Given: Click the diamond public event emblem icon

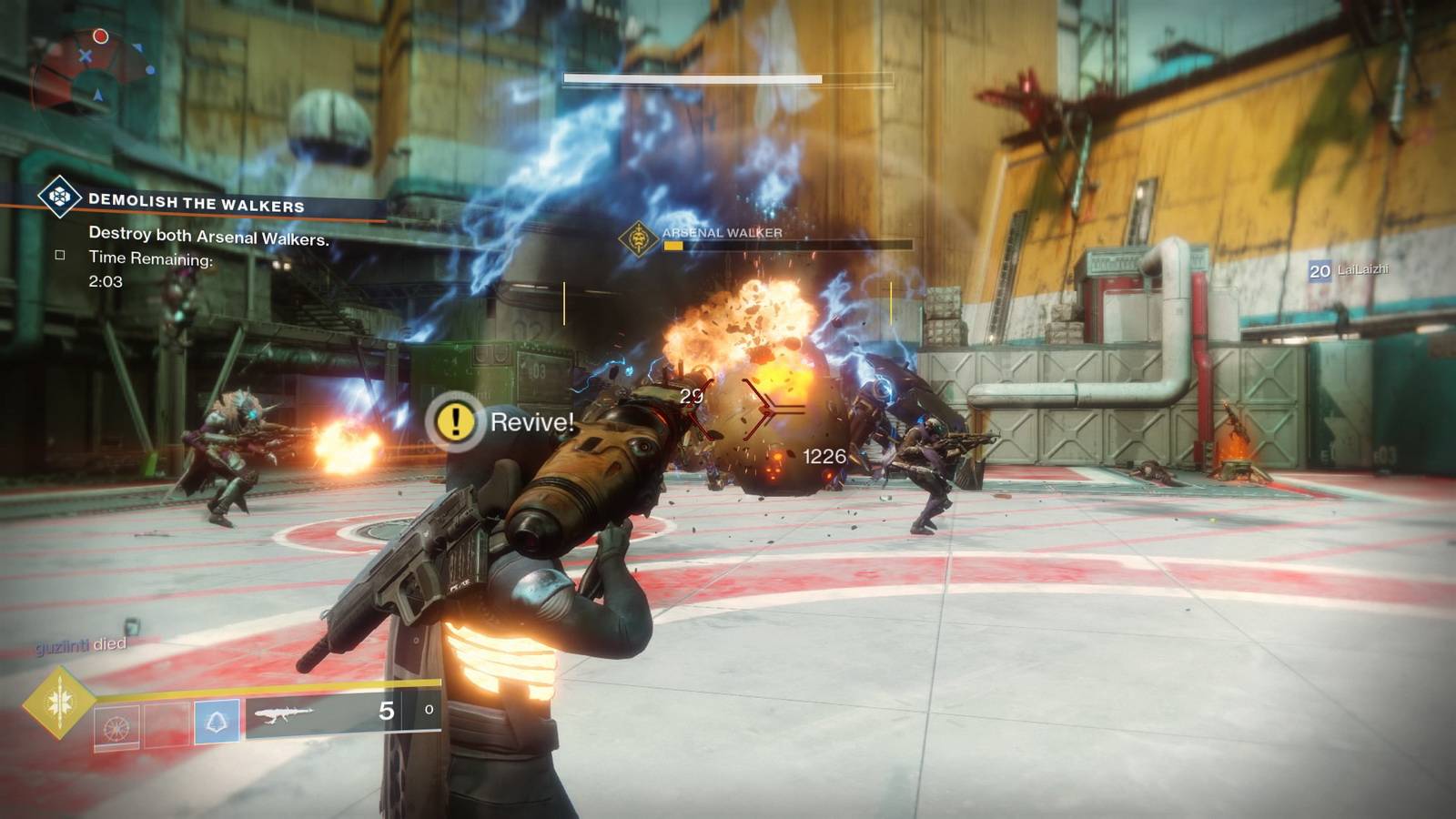Looking at the screenshot, I should coord(60,196).
